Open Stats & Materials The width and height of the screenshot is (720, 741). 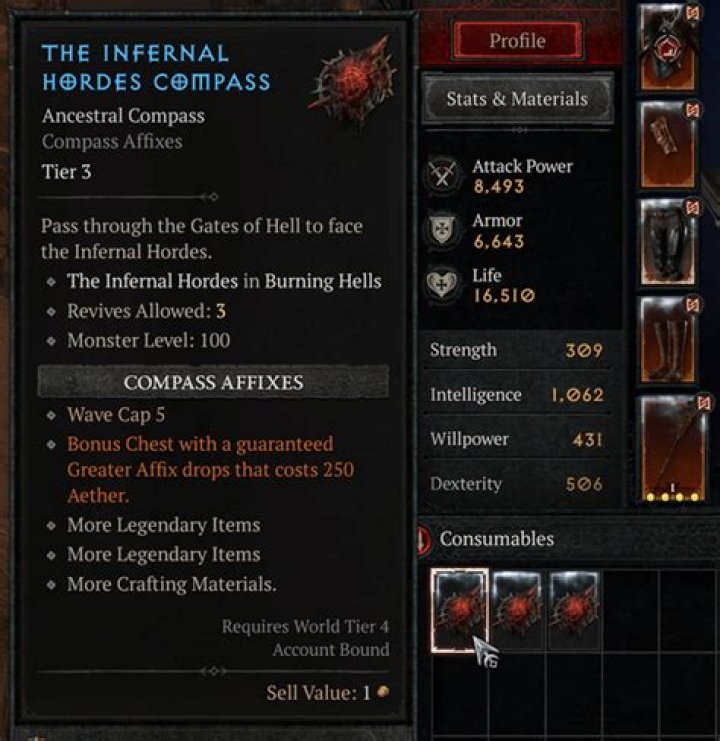point(516,99)
